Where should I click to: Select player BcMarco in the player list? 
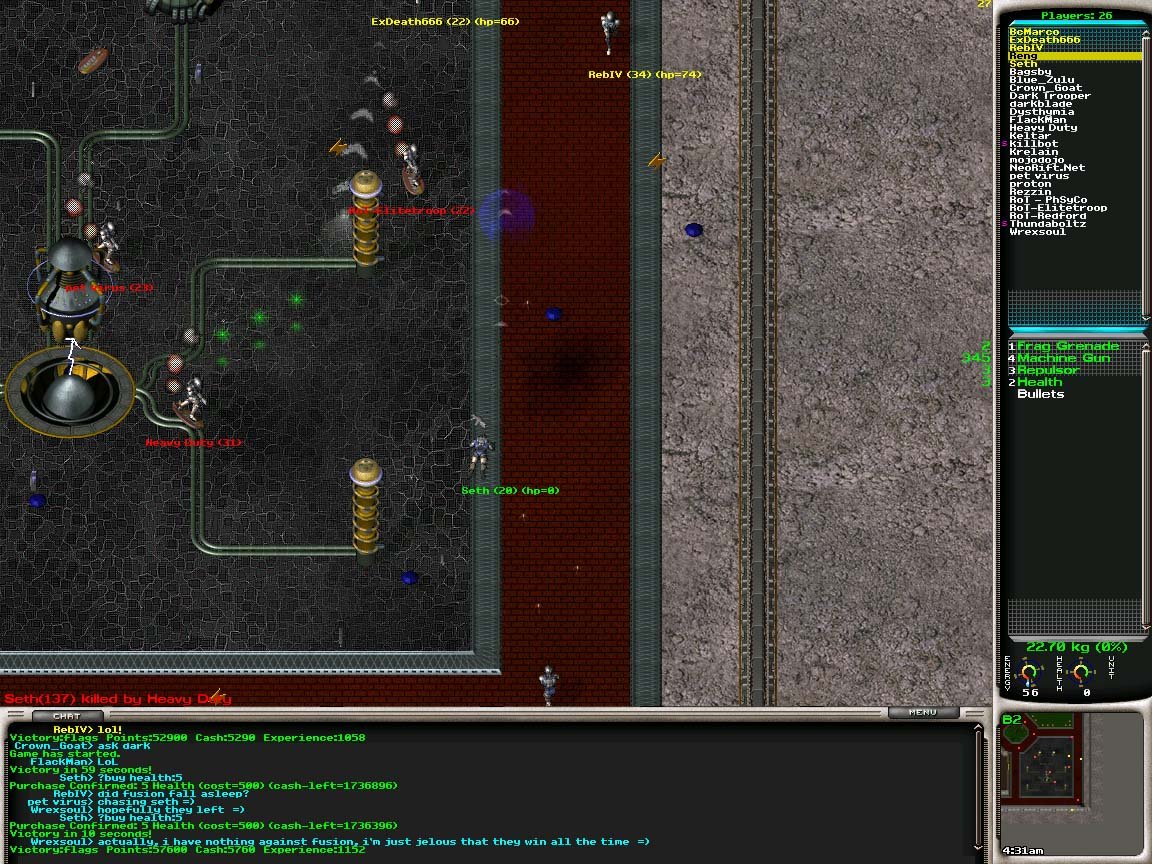coord(1033,32)
